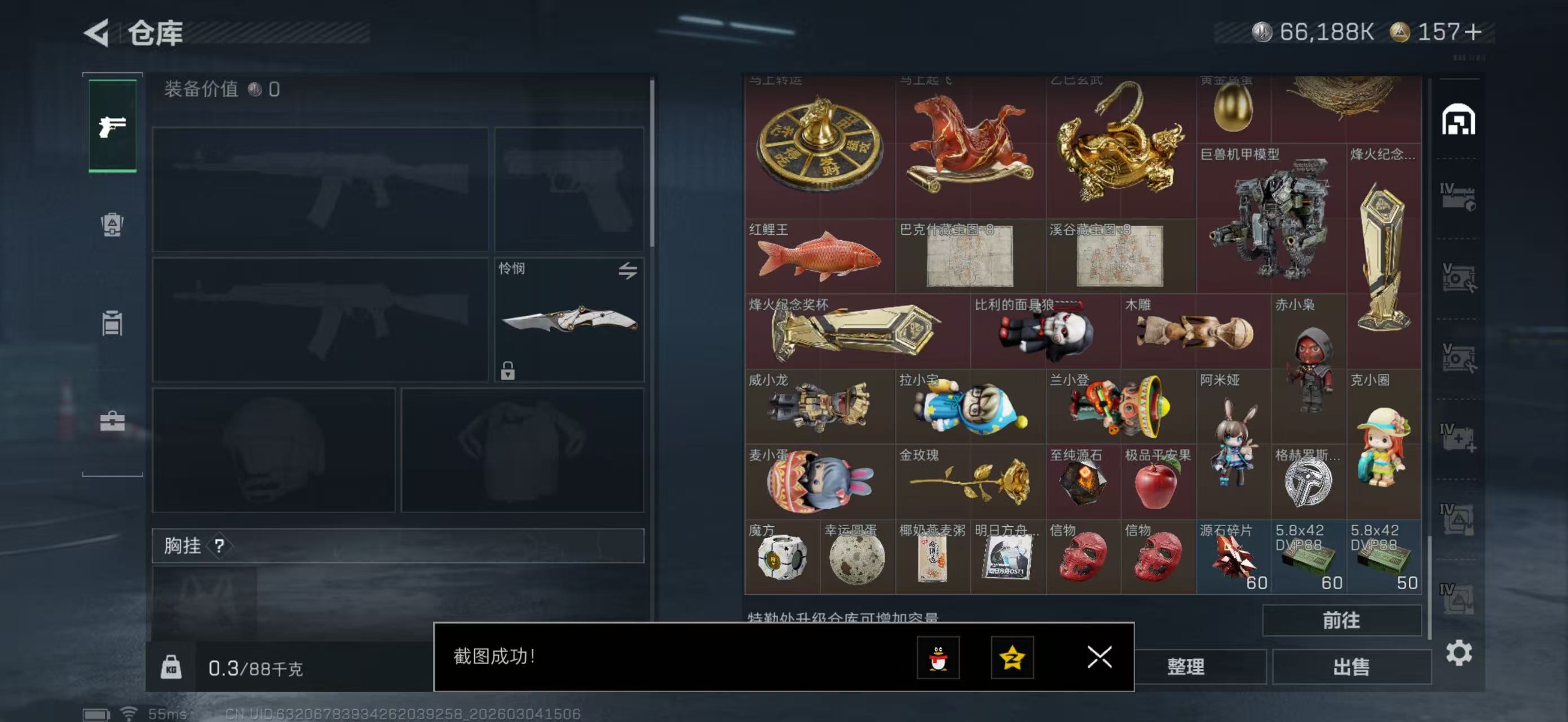This screenshot has width=1568, height=722.
Task: Share screenshot via yellow star Qzone icon
Action: tap(1012, 658)
